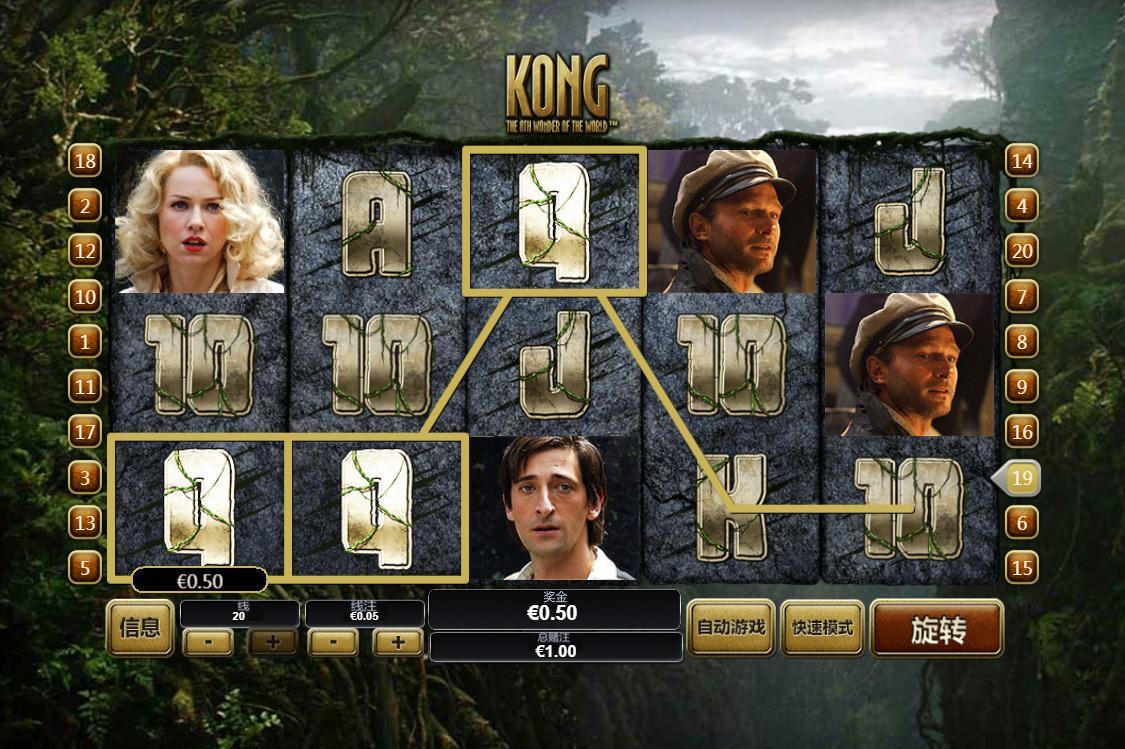Lower the line bet (线注) amount
The image size is (1125, 749).
pyautogui.click(x=333, y=642)
